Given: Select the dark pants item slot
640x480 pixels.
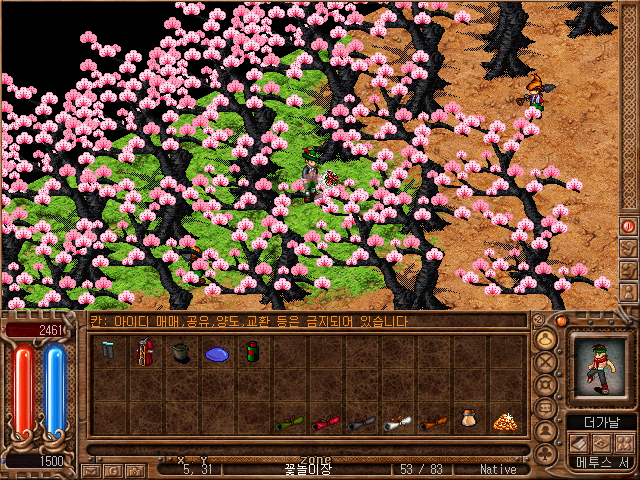Looking at the screenshot, I should 108,351.
